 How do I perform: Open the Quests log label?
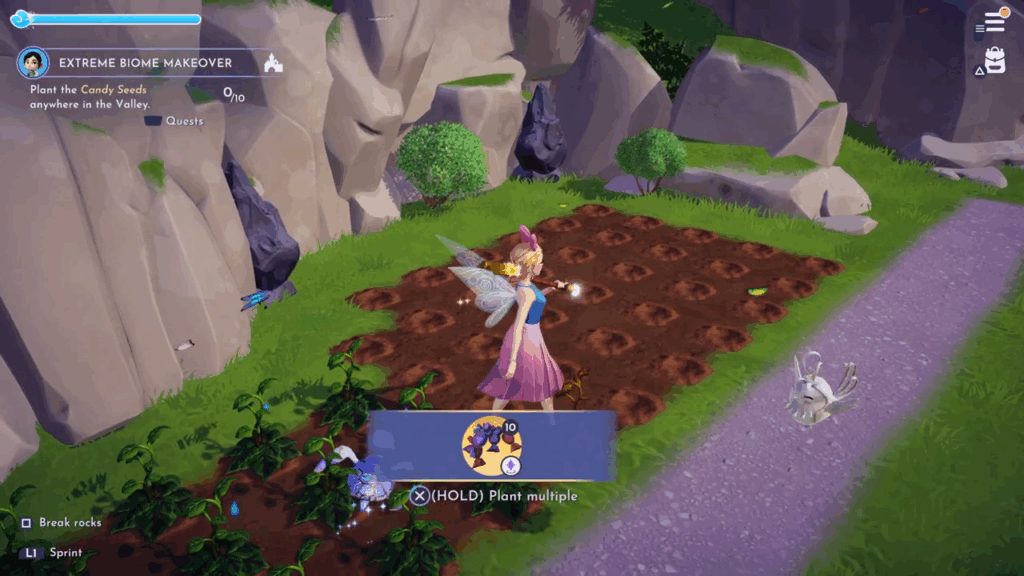point(184,121)
